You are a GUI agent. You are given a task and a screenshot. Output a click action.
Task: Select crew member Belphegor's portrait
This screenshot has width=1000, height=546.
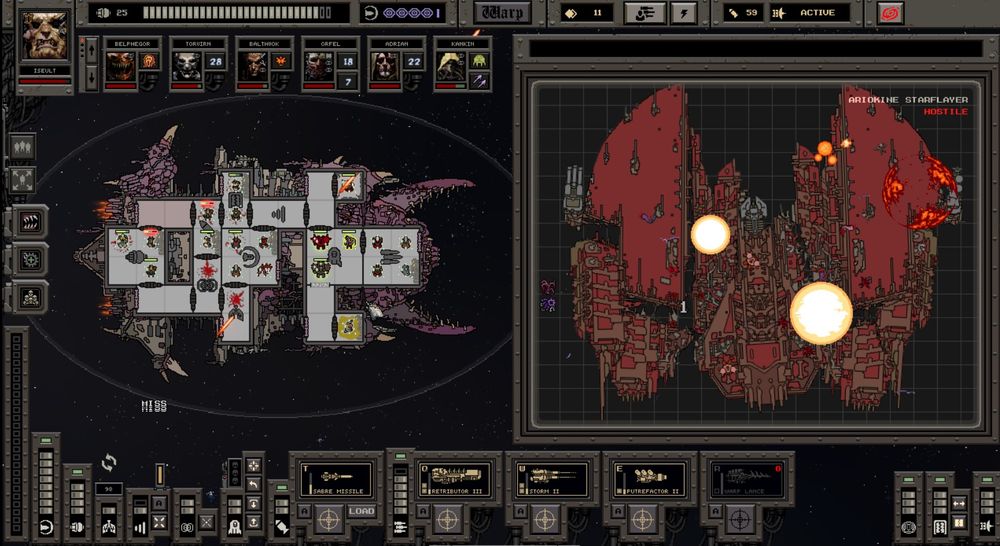coord(120,66)
